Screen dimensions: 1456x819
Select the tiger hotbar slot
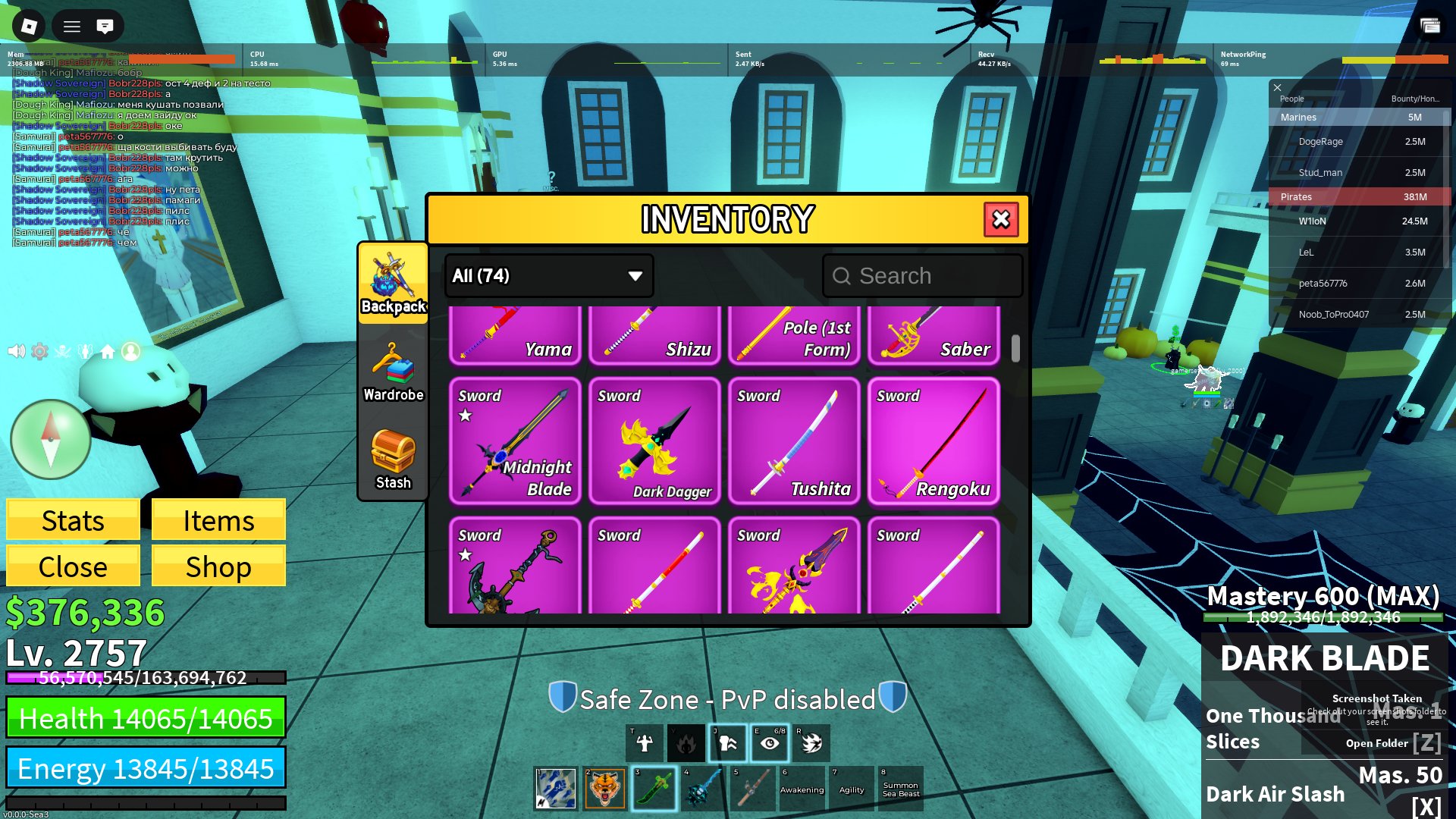point(604,788)
